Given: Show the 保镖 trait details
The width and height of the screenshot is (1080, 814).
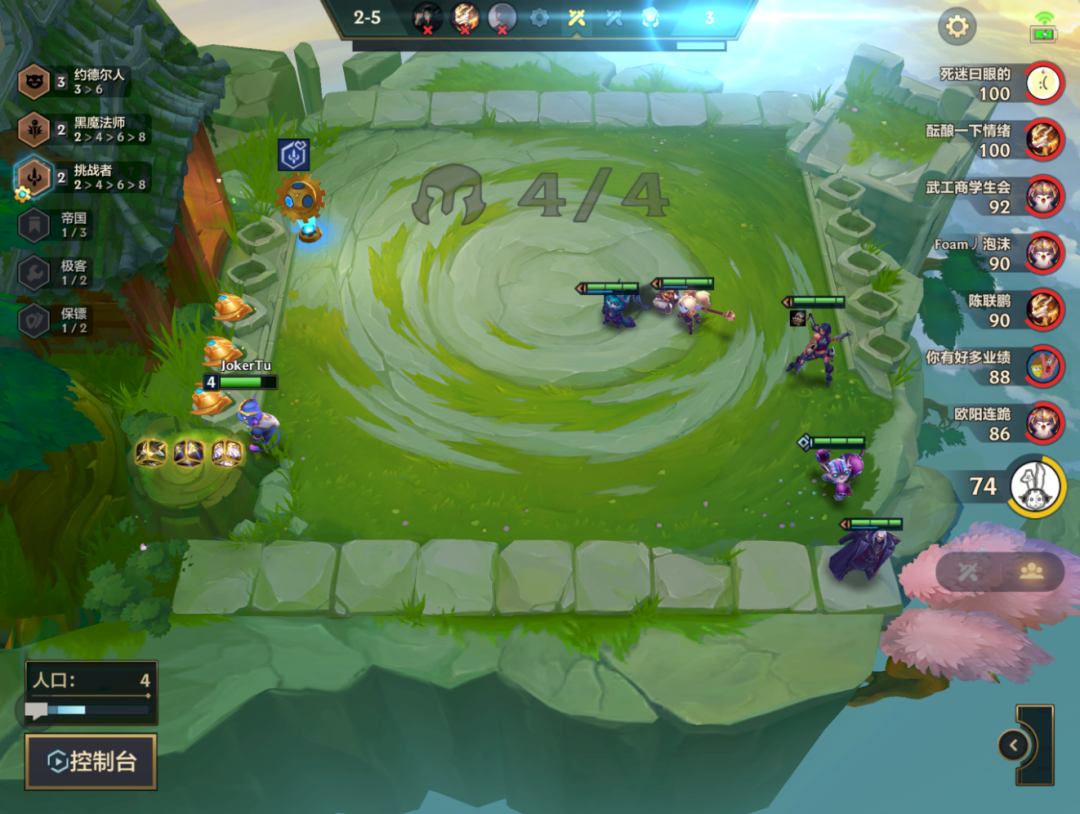Looking at the screenshot, I should click(x=68, y=320).
